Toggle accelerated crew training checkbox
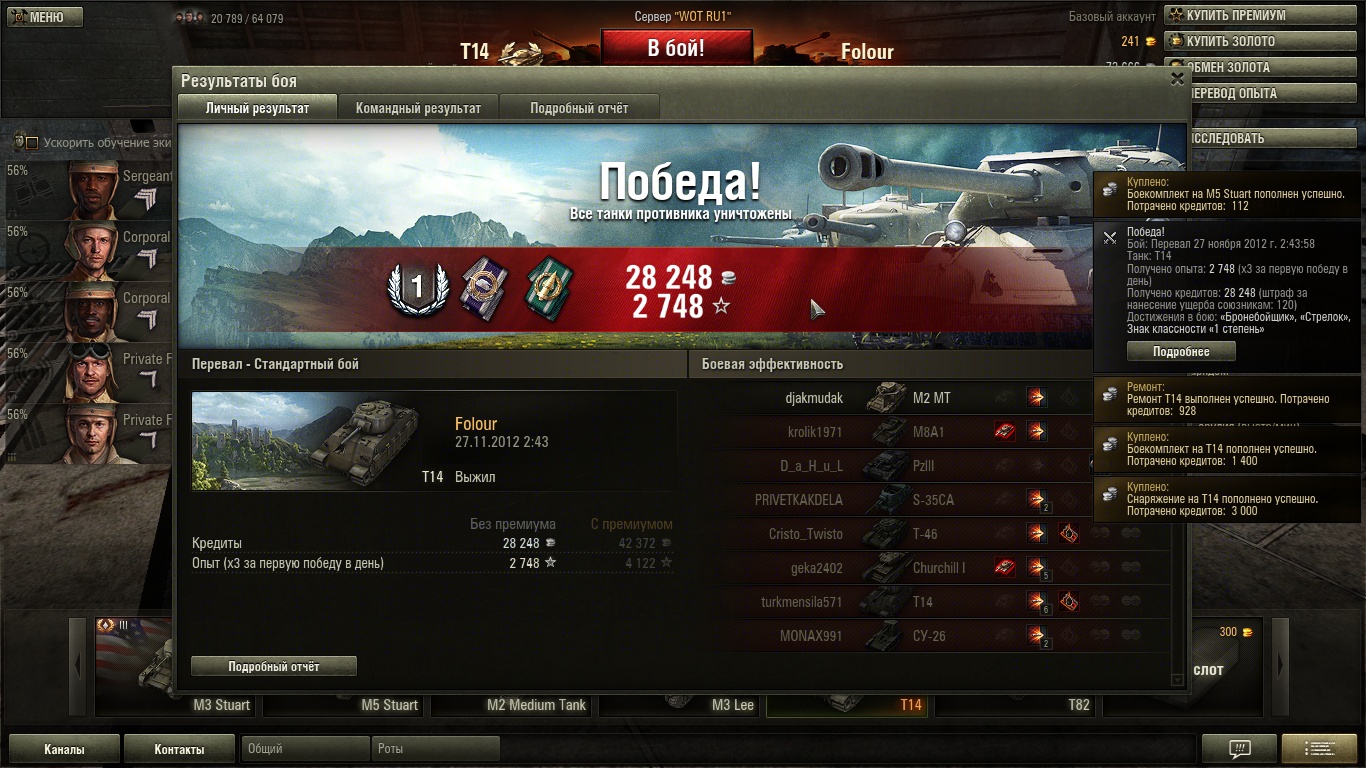The width and height of the screenshot is (1366, 768). 31,142
